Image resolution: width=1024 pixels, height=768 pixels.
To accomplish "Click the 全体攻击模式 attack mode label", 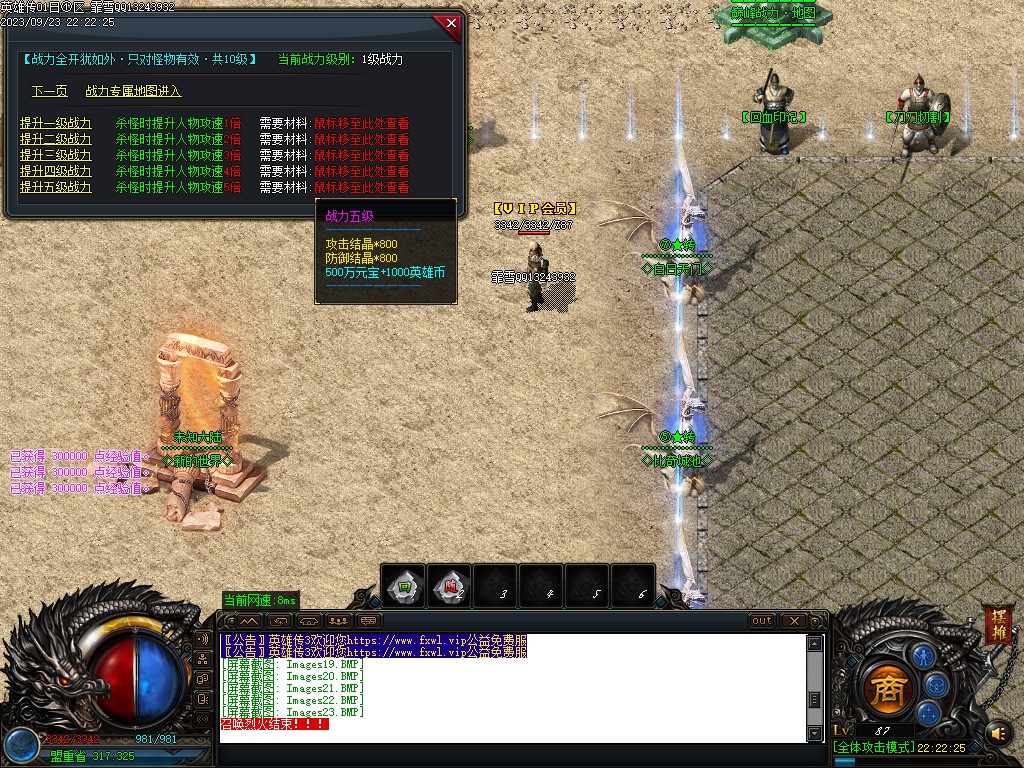I will tap(873, 747).
